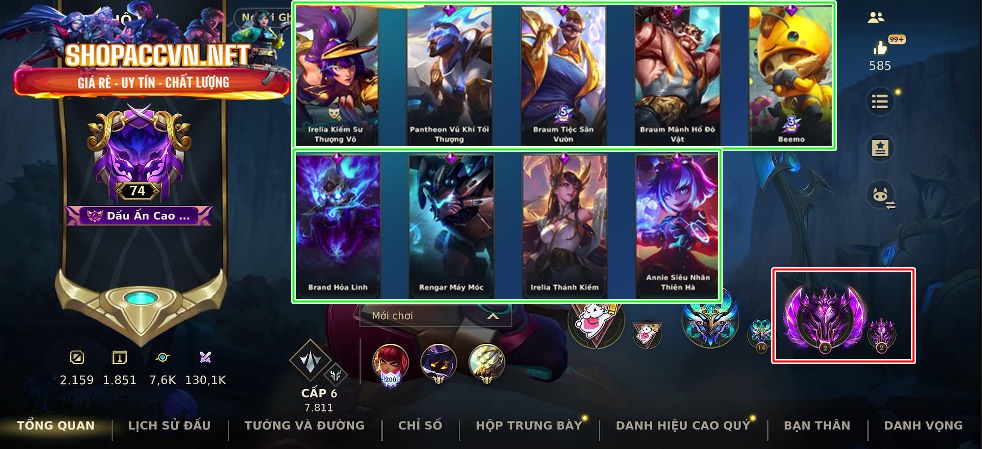982x449 pixels.
Task: Collapse the Mới chơi dropdown
Action: click(492, 315)
